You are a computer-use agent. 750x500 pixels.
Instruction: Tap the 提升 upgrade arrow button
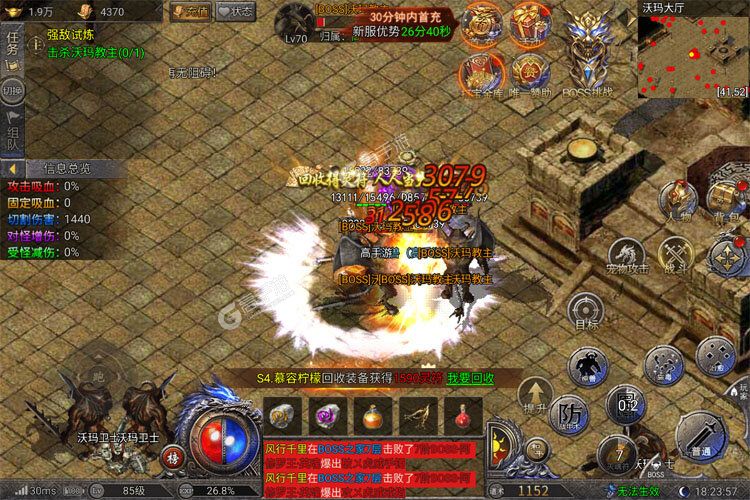click(537, 394)
